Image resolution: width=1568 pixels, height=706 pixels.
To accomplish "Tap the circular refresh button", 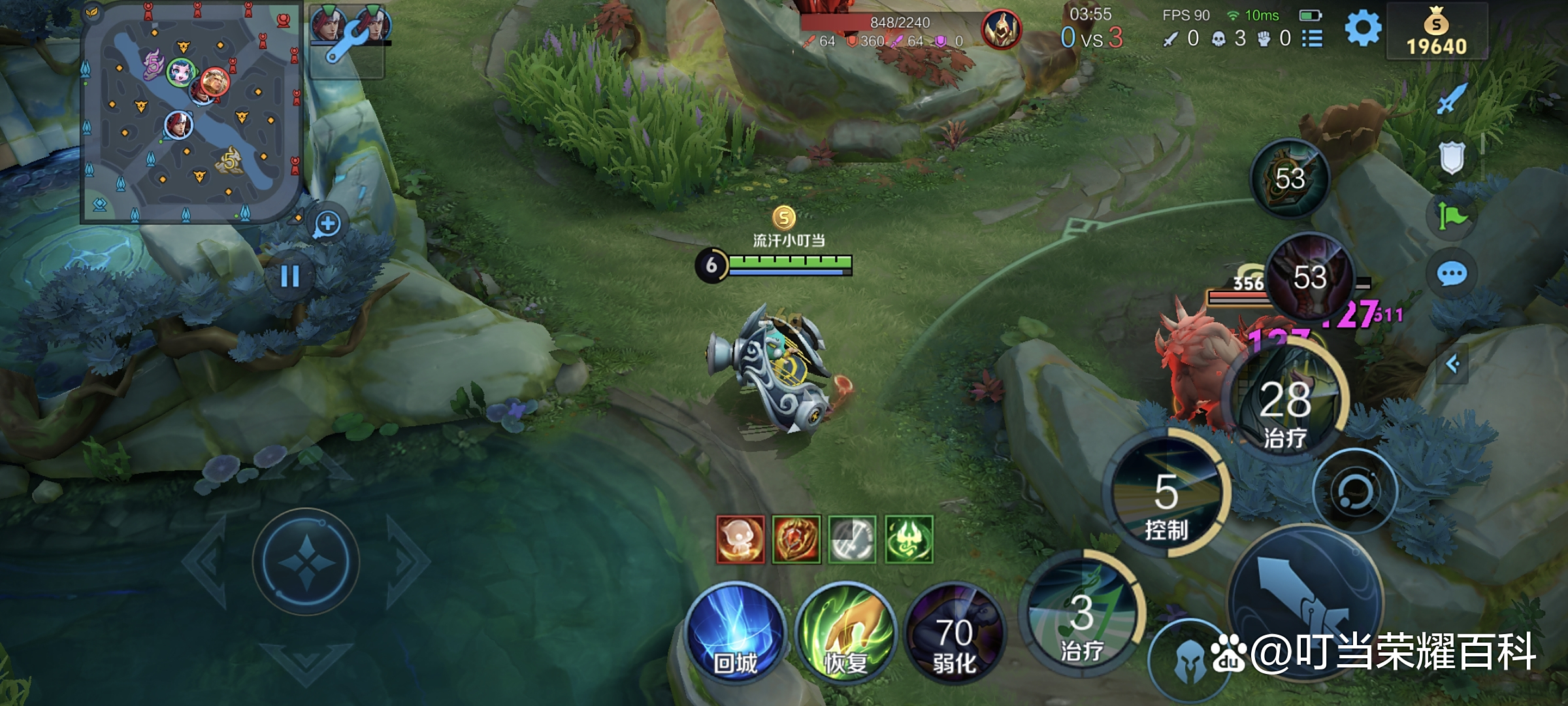I will (x=1355, y=492).
